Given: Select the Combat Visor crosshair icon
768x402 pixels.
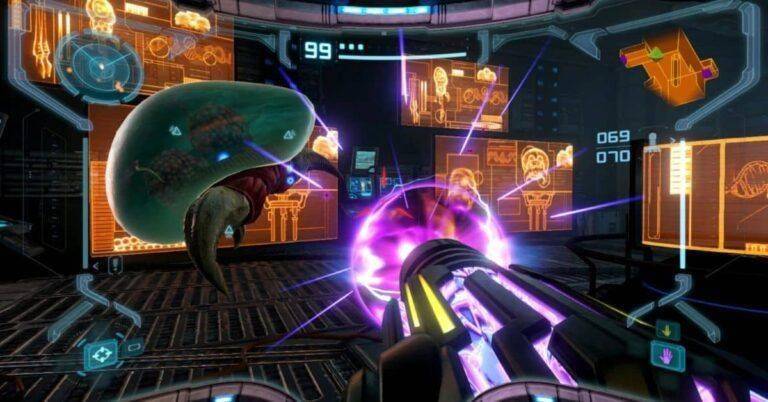Looking at the screenshot, I should [x=101, y=354].
